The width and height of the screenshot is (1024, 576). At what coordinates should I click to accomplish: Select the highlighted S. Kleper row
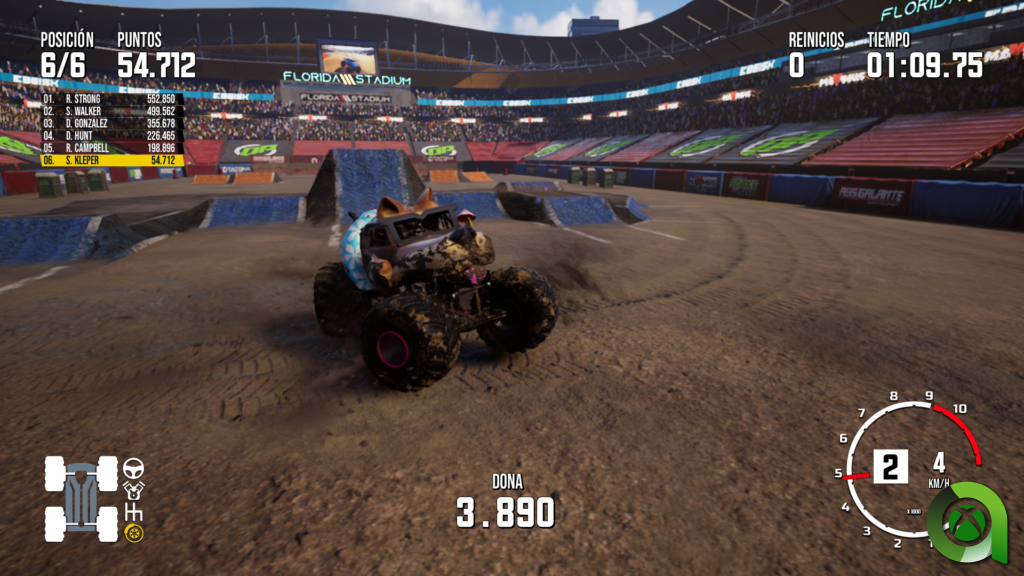109,160
